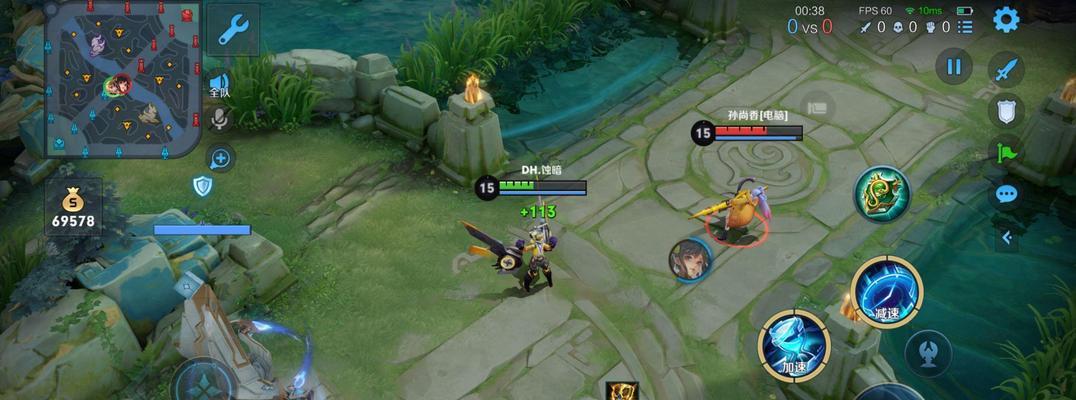The width and height of the screenshot is (1076, 400).
Task: Collapse the signal panel with the arrow
Action: (1006, 237)
